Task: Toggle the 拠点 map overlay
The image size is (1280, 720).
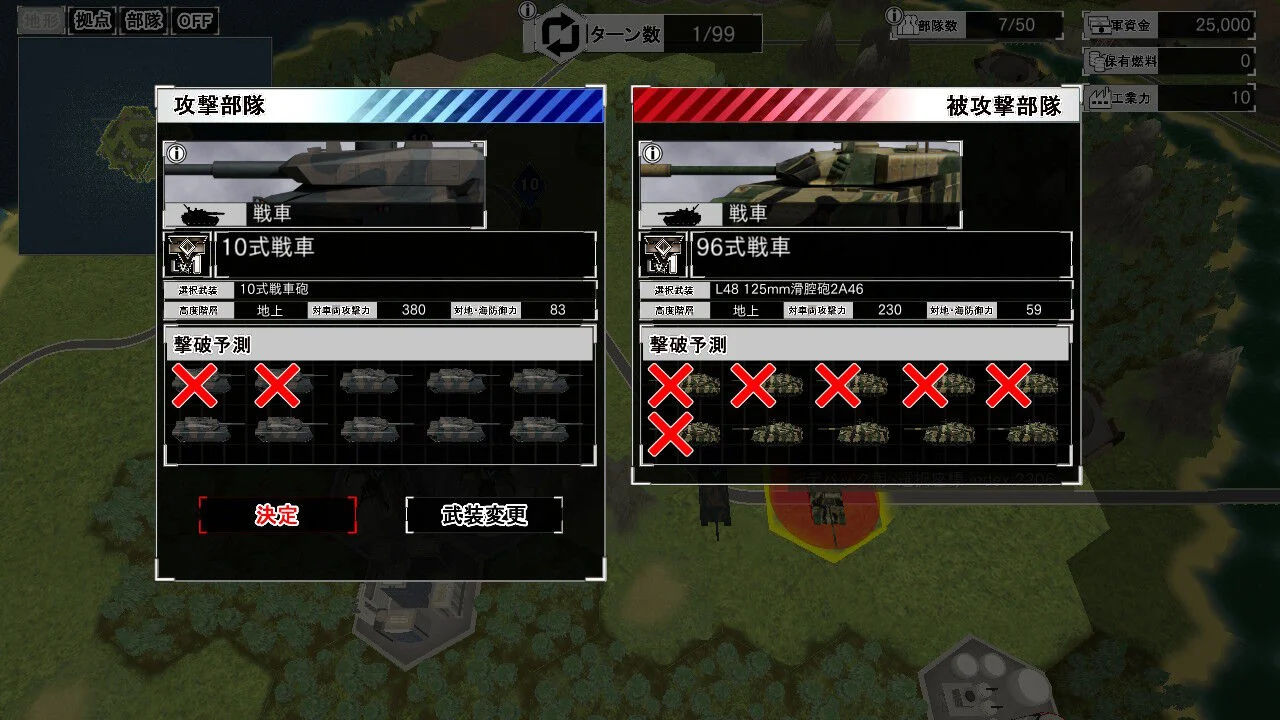Action: point(90,21)
